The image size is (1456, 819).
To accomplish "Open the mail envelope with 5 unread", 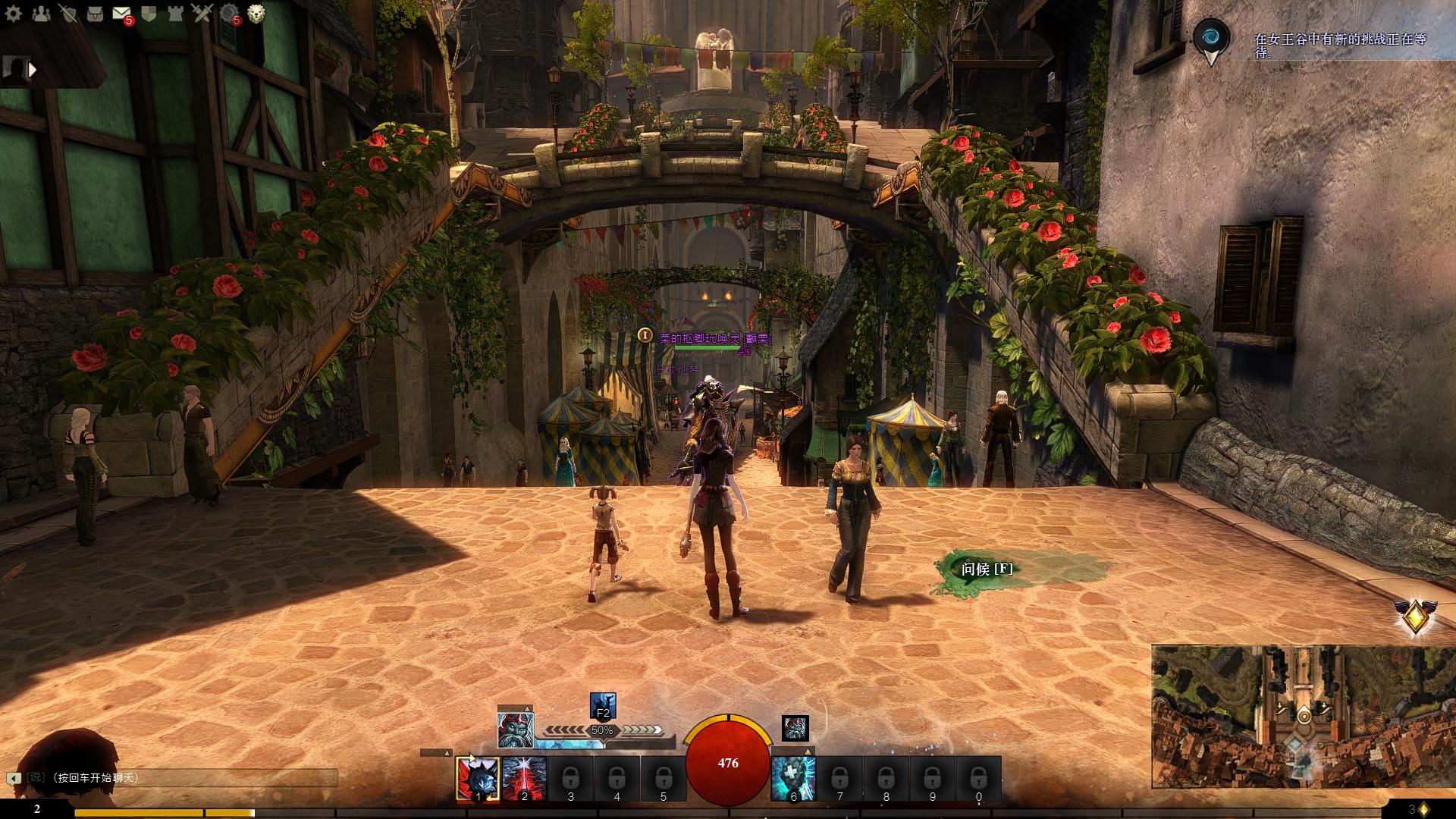I will [x=121, y=14].
